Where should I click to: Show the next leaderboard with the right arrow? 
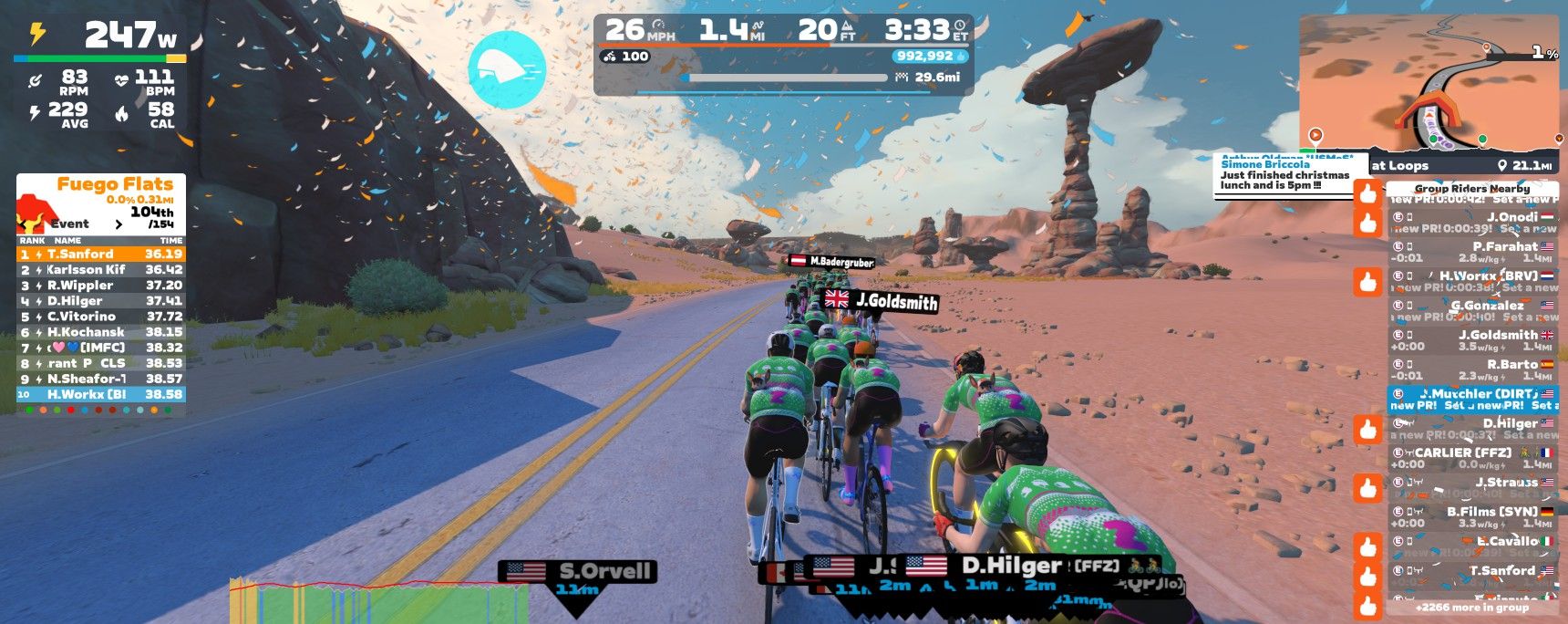(x=119, y=224)
